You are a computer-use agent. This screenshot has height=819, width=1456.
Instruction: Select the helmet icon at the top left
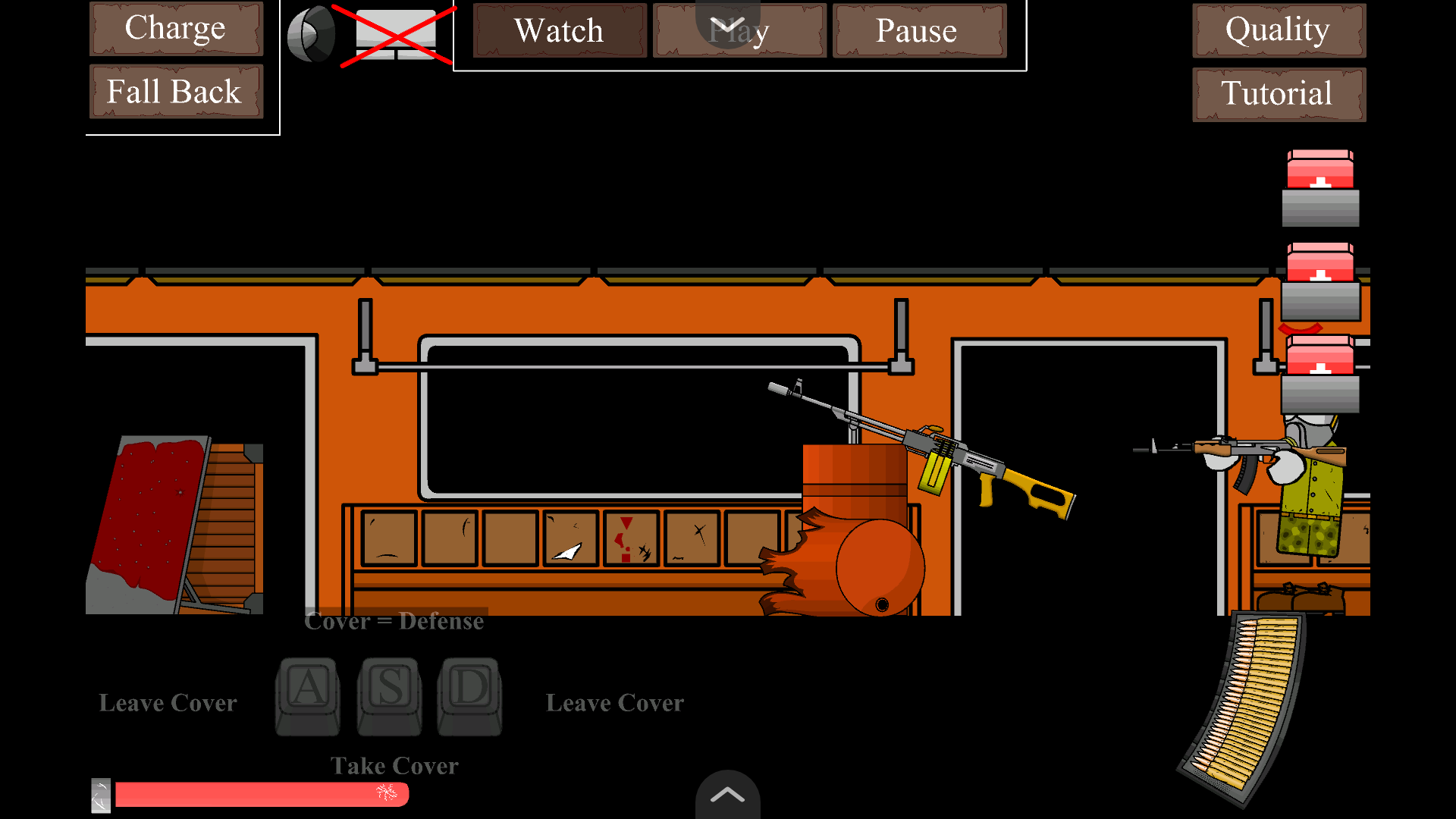pos(312,32)
